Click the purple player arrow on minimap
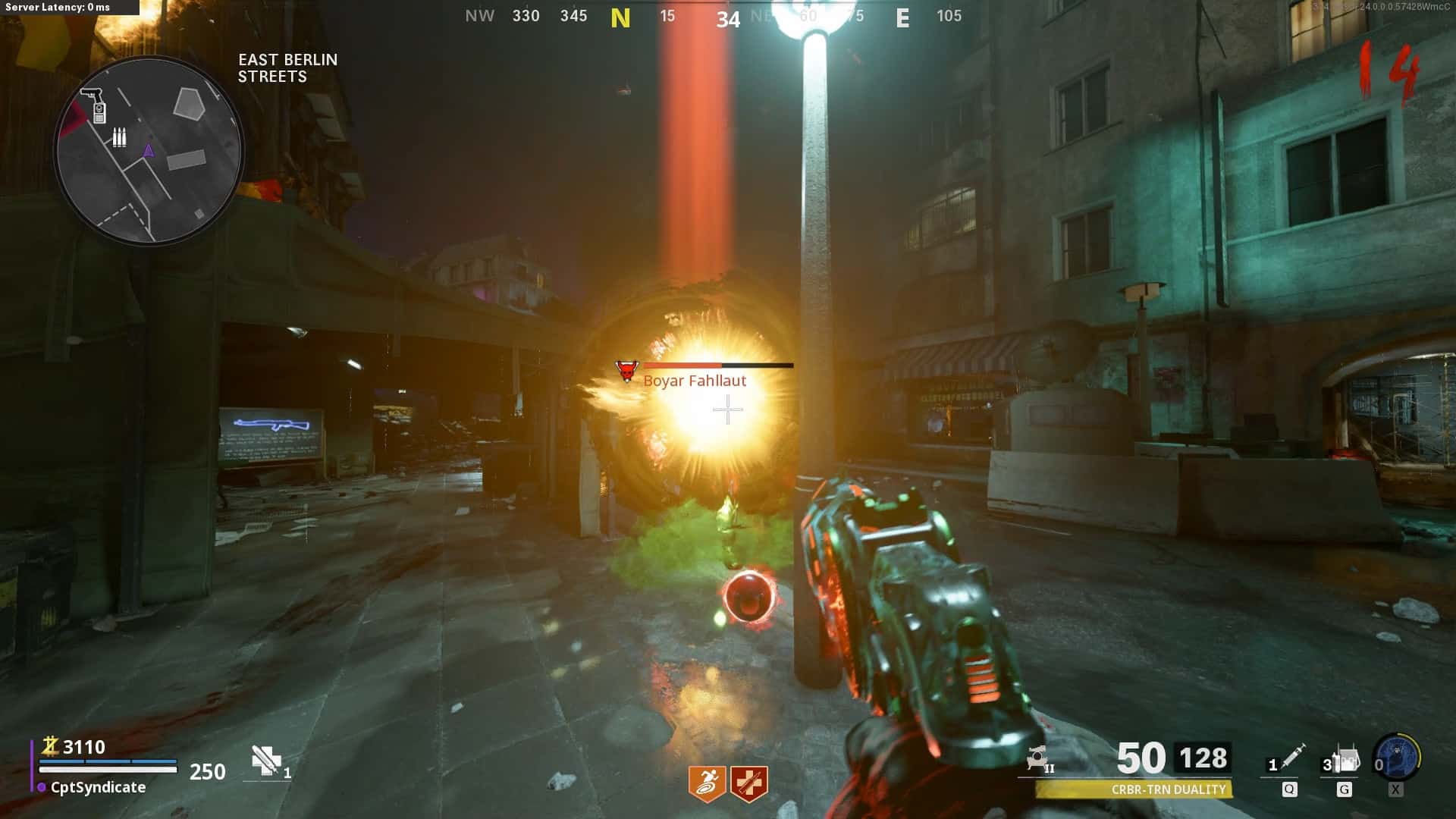This screenshot has width=1456, height=819. pyautogui.click(x=149, y=151)
